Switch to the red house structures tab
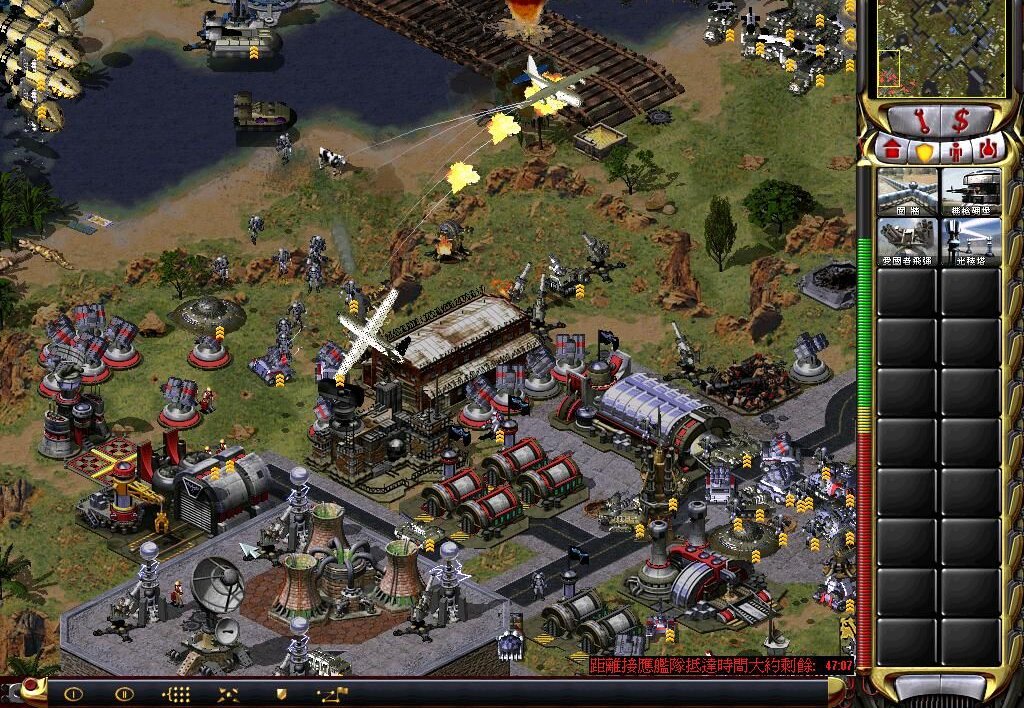The image size is (1024, 708). 893,150
